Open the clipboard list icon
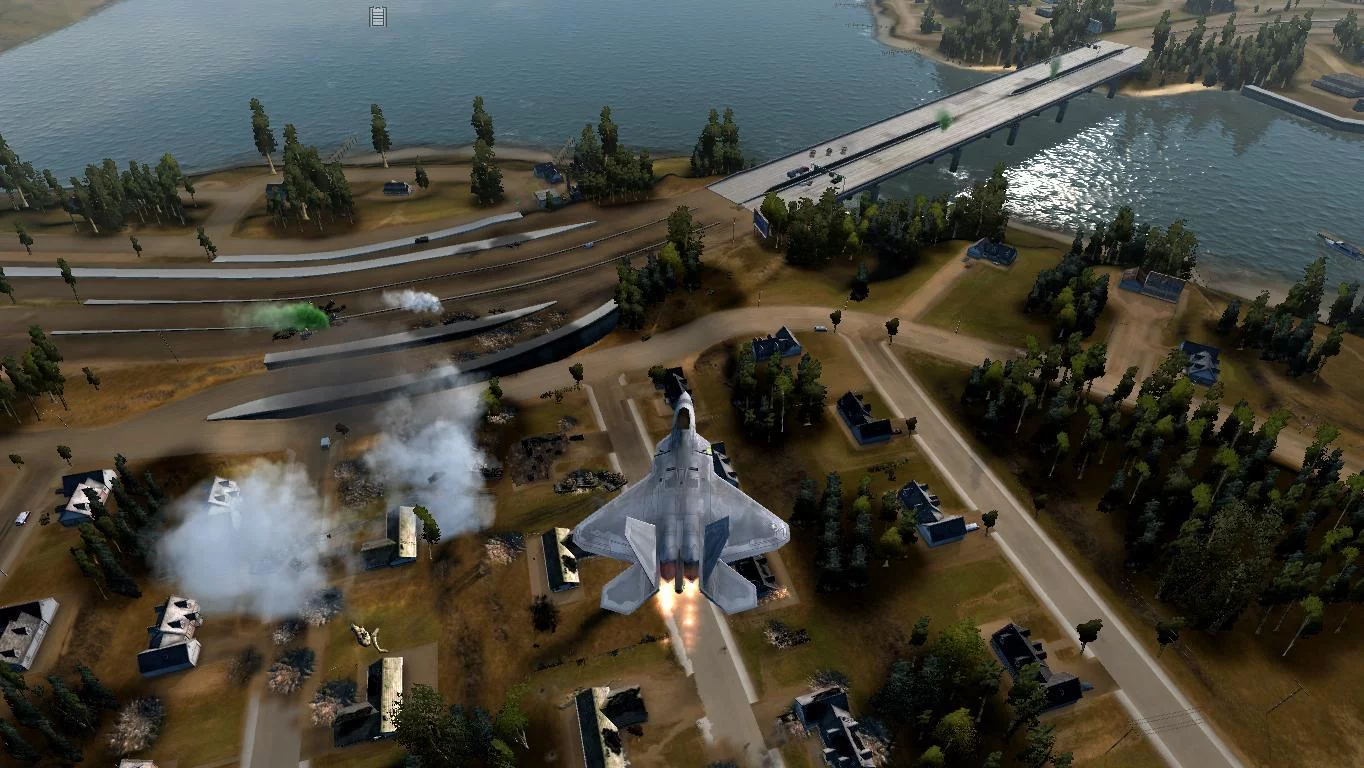 (377, 16)
